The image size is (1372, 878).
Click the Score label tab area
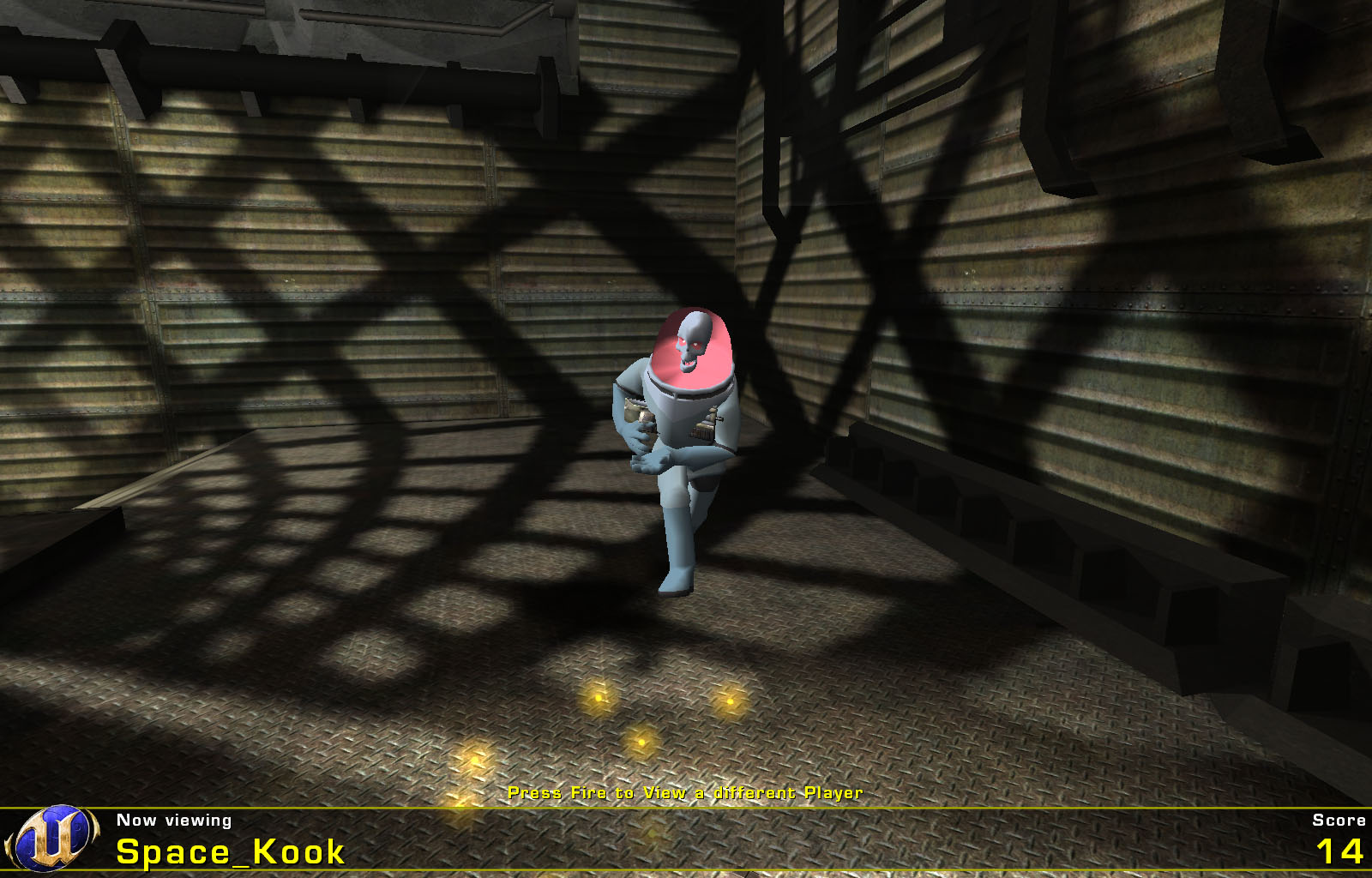[1339, 820]
